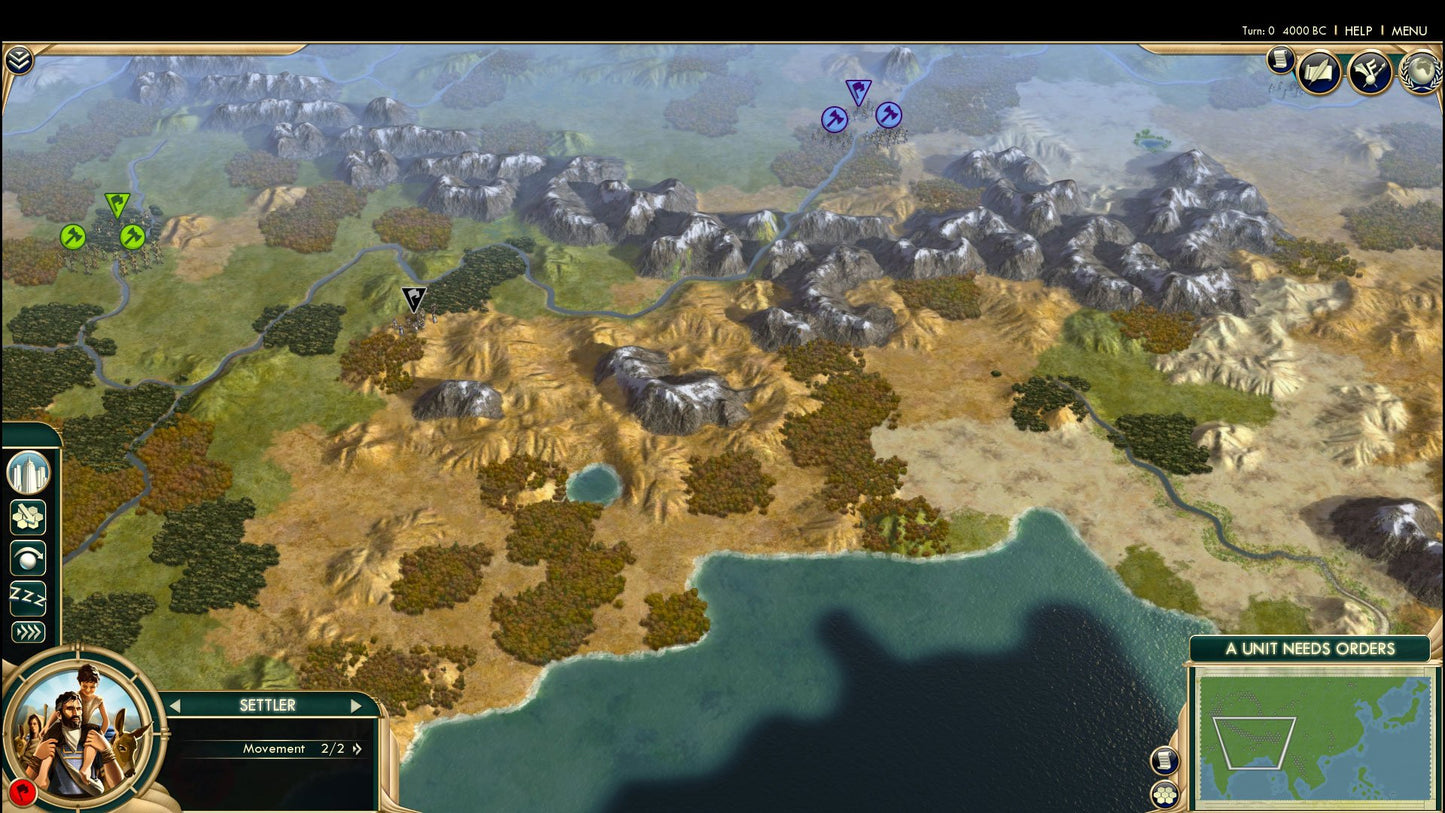Image resolution: width=1445 pixels, height=813 pixels.
Task: Toggle the globe rotation view icon
Action: [x=27, y=557]
